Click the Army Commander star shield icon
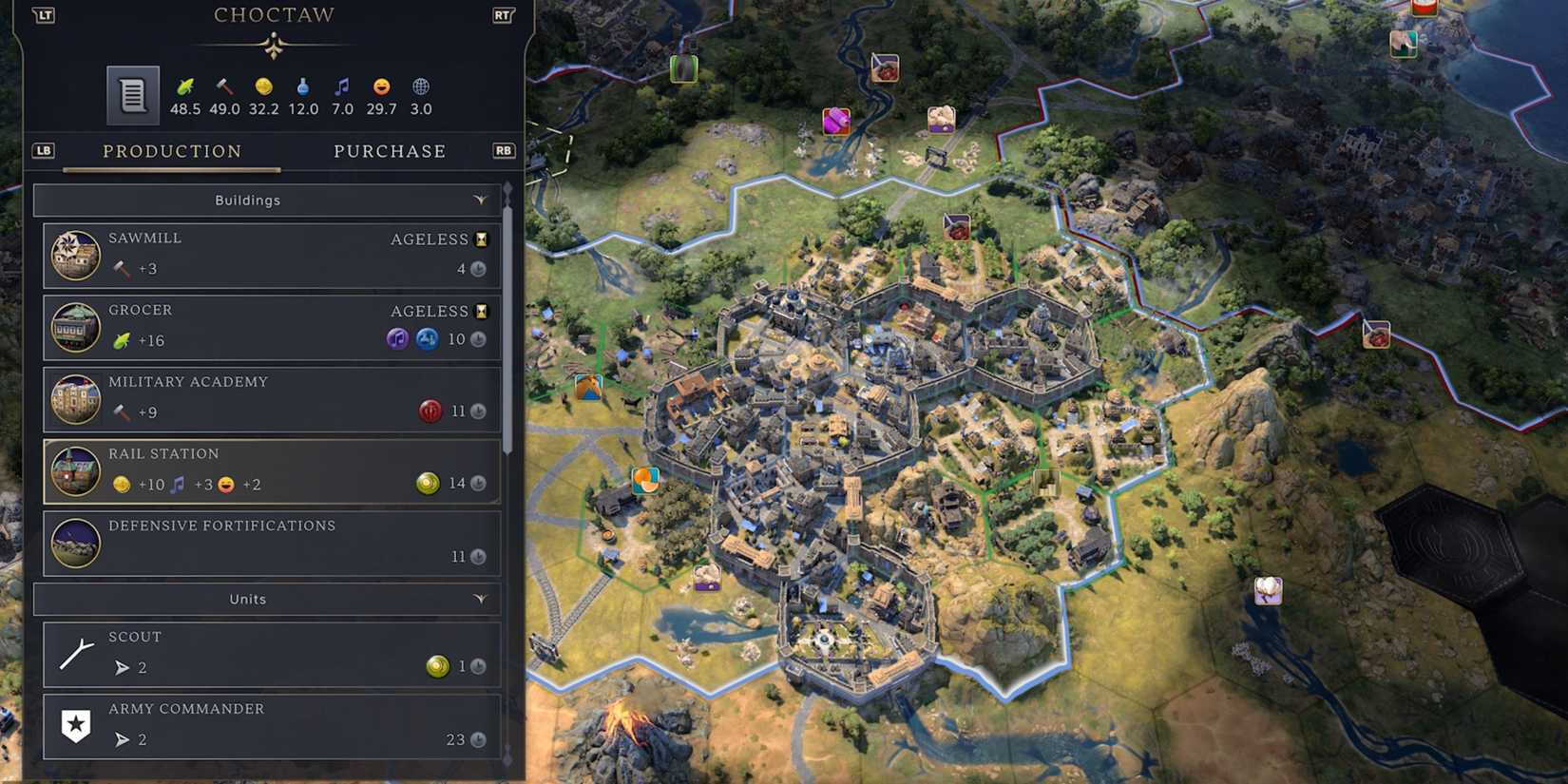The height and width of the screenshot is (784, 1568). 76,725
